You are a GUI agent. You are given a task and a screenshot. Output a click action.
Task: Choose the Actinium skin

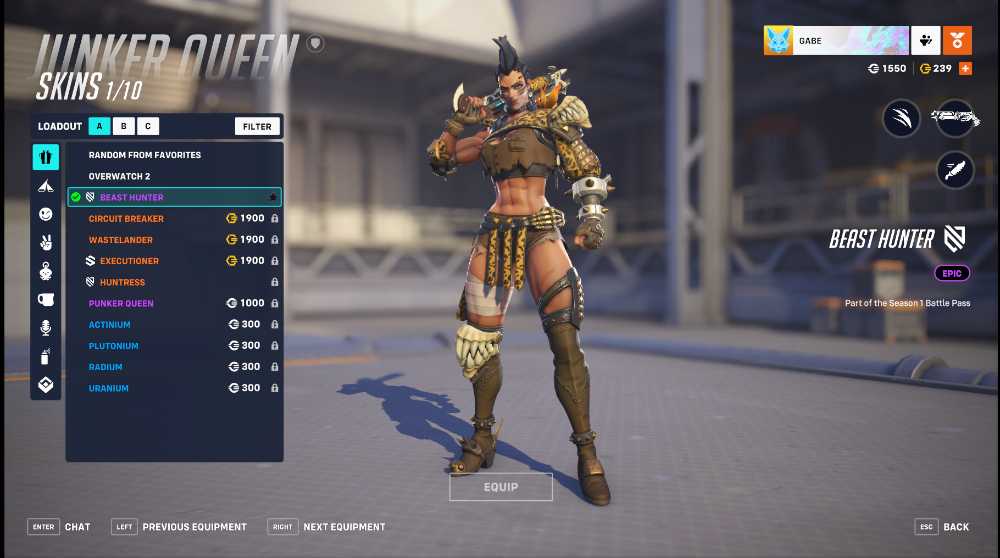(109, 325)
